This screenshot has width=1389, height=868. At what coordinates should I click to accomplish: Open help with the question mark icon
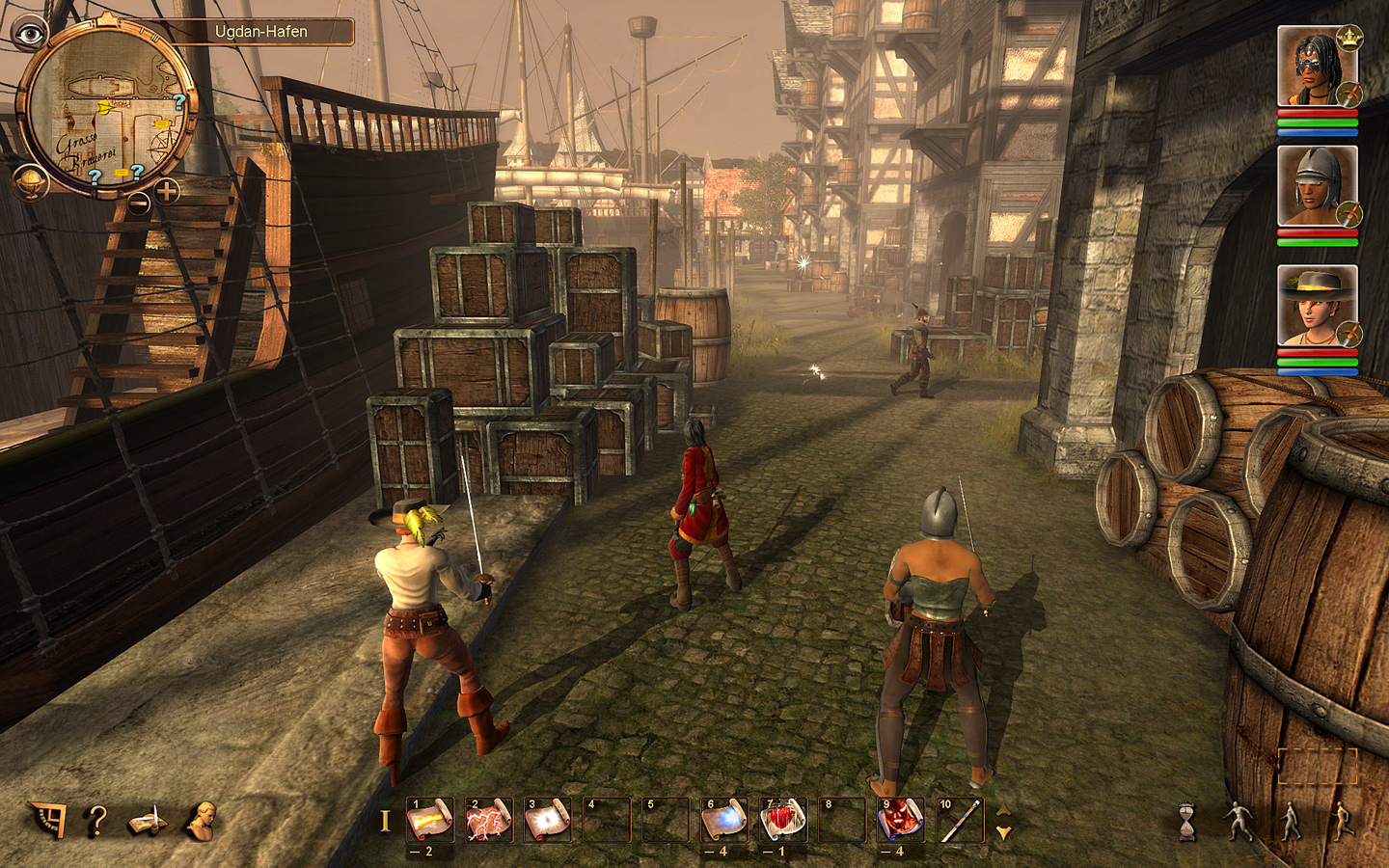click(x=96, y=821)
